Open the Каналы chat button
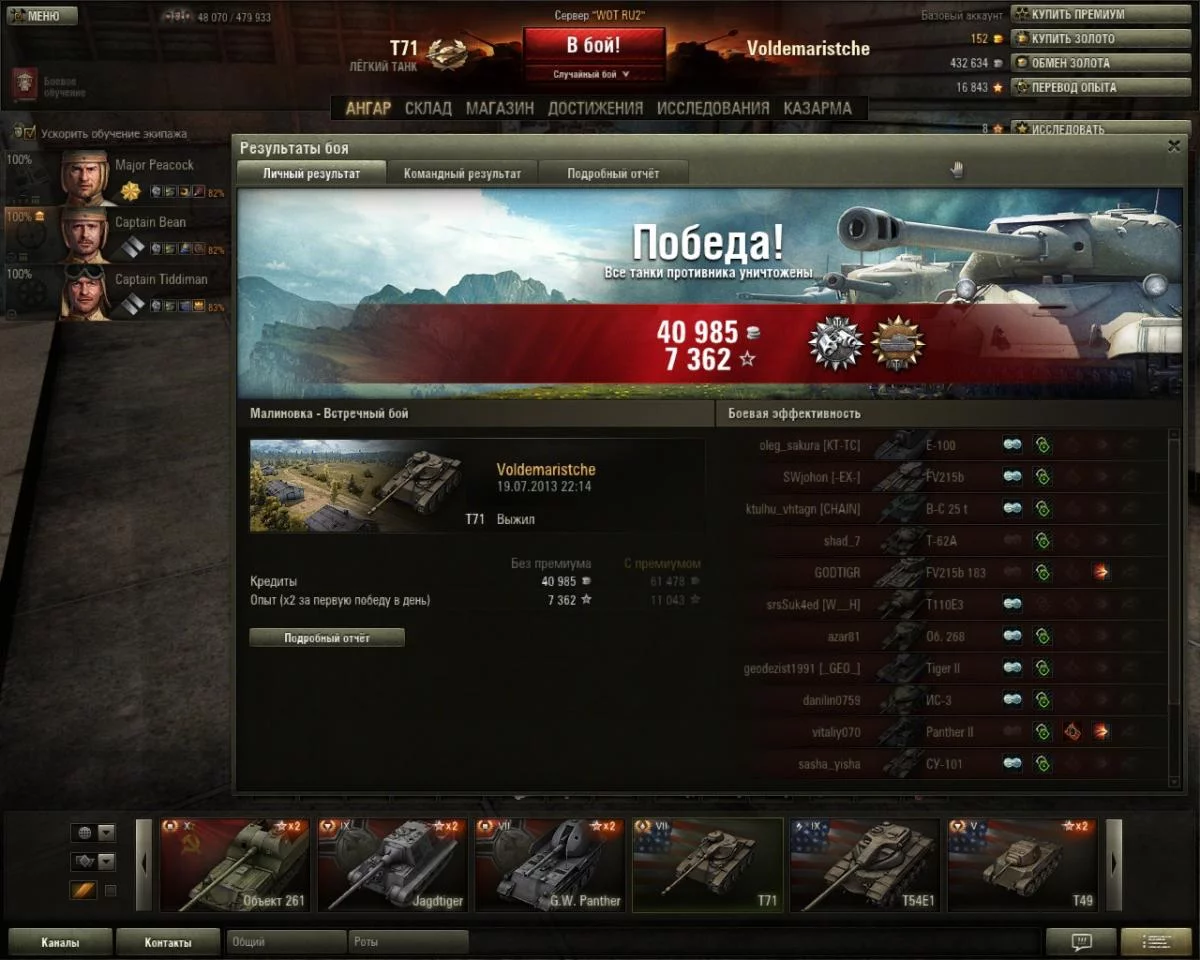This screenshot has height=960, width=1200. click(60, 942)
